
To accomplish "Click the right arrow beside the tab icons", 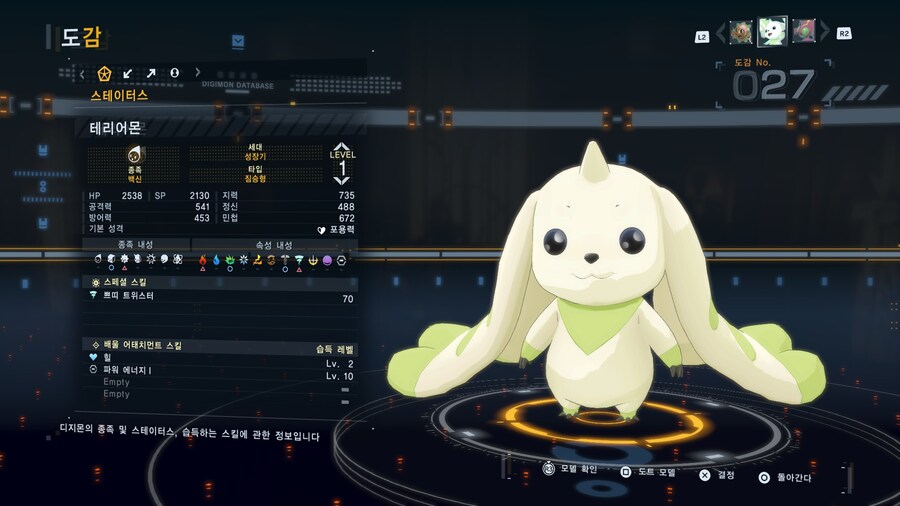I will [x=198, y=73].
